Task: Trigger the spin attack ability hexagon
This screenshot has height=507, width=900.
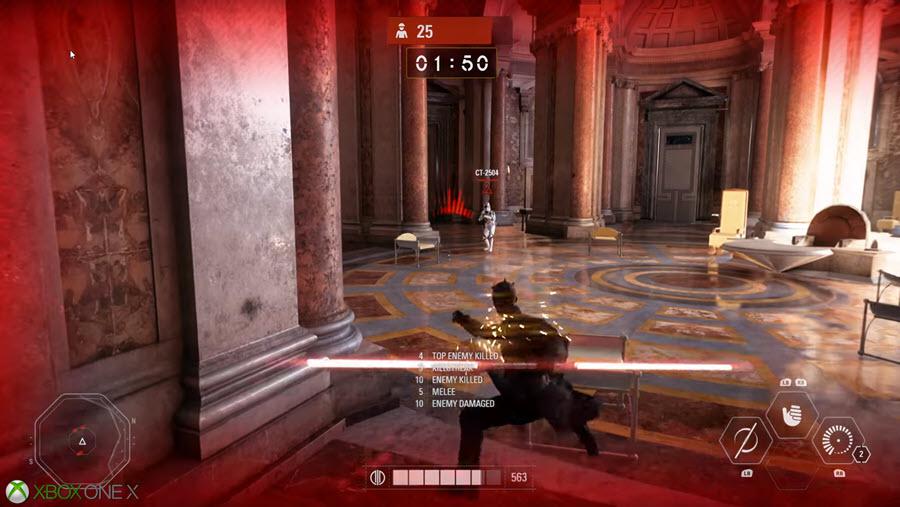Action: (x=837, y=441)
